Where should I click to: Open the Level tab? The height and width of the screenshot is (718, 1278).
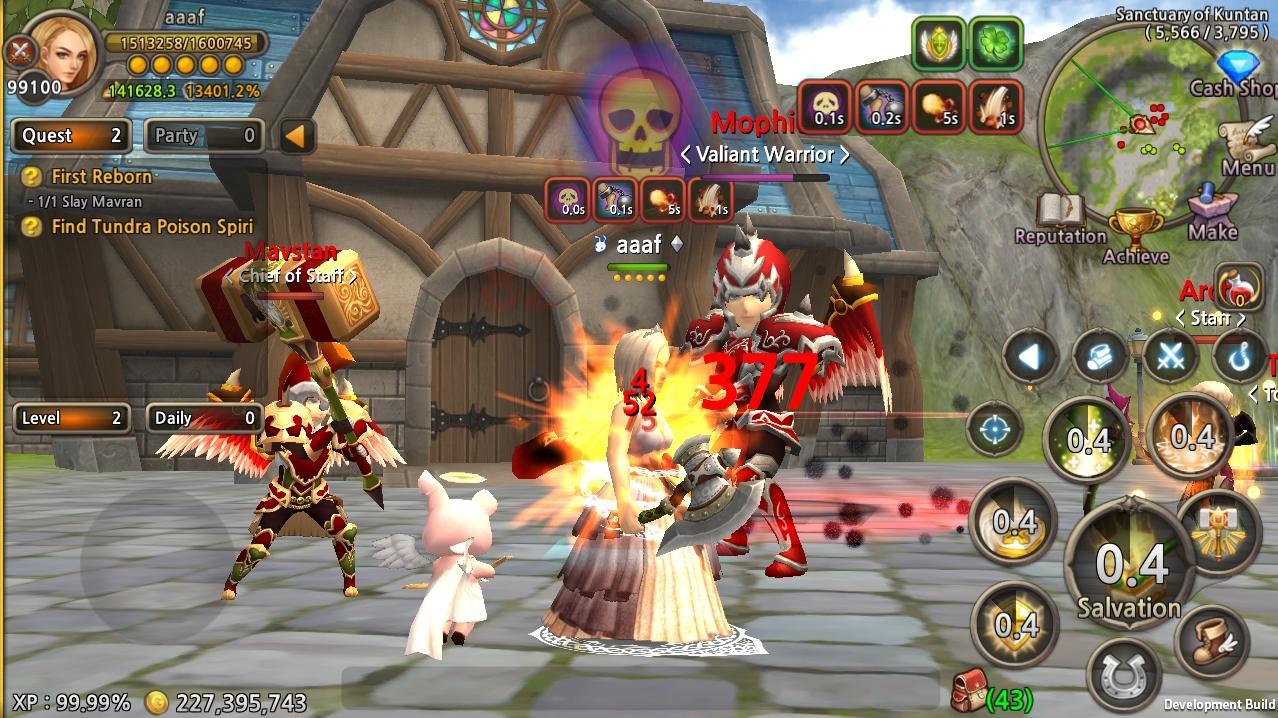71,418
